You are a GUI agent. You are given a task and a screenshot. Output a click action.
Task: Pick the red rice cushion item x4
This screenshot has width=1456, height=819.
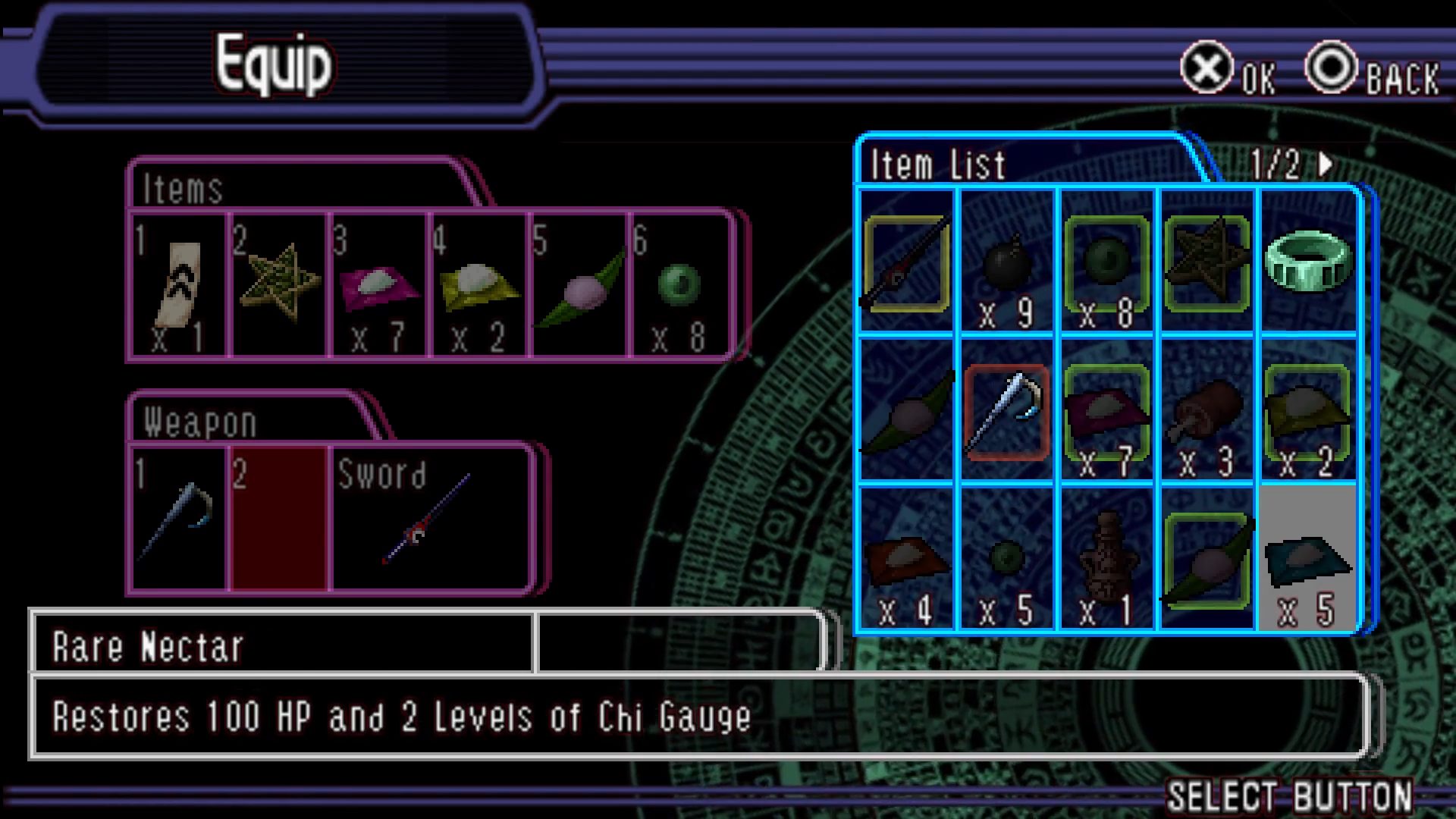click(x=906, y=559)
